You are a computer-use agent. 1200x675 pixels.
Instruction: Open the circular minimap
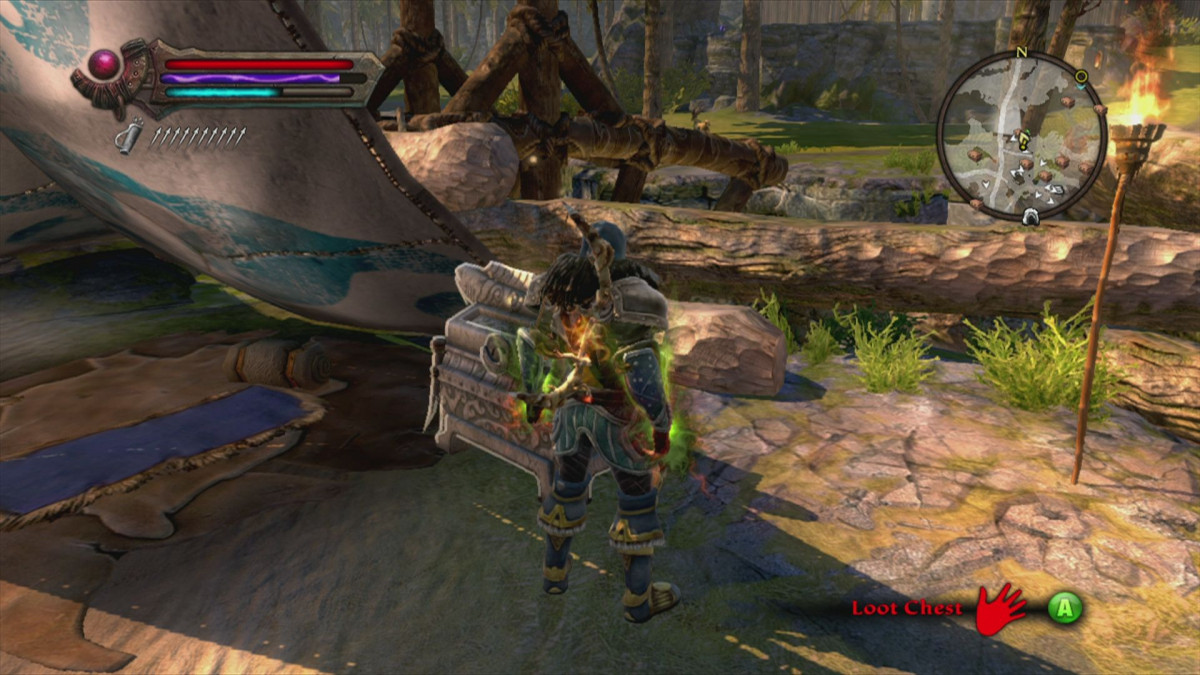1021,136
